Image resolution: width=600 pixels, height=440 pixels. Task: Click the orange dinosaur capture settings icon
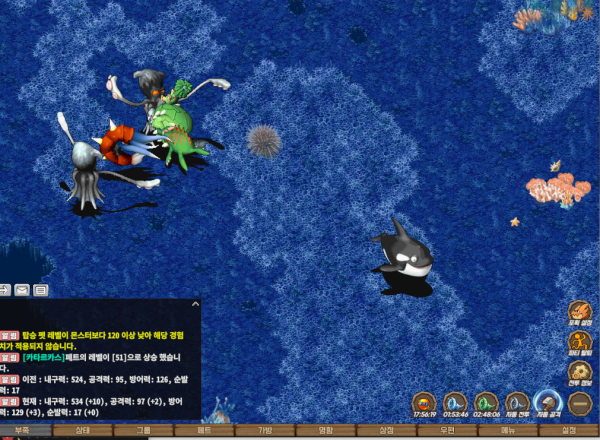580,313
